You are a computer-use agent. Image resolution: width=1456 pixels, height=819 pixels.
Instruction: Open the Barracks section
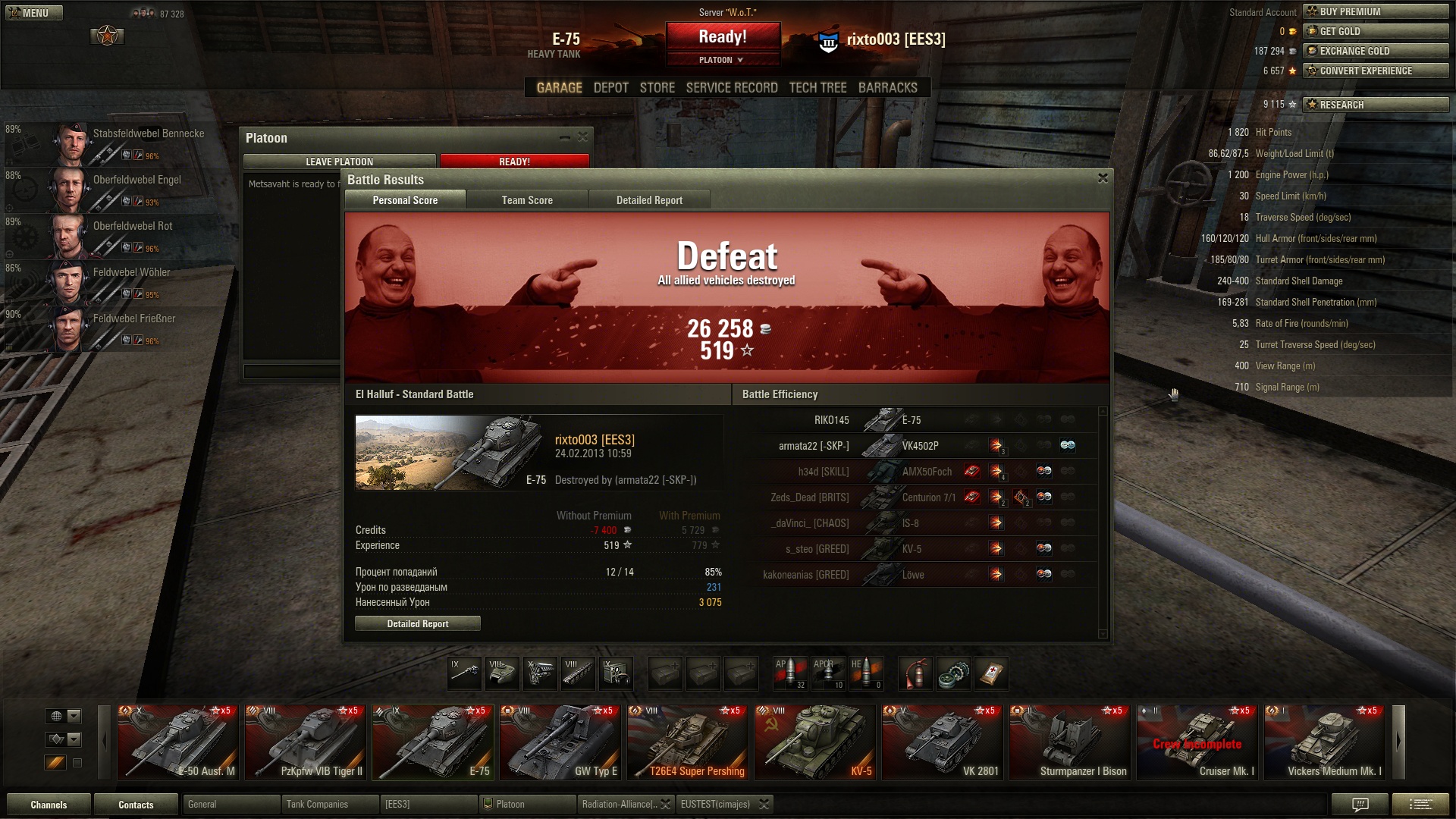tap(887, 88)
